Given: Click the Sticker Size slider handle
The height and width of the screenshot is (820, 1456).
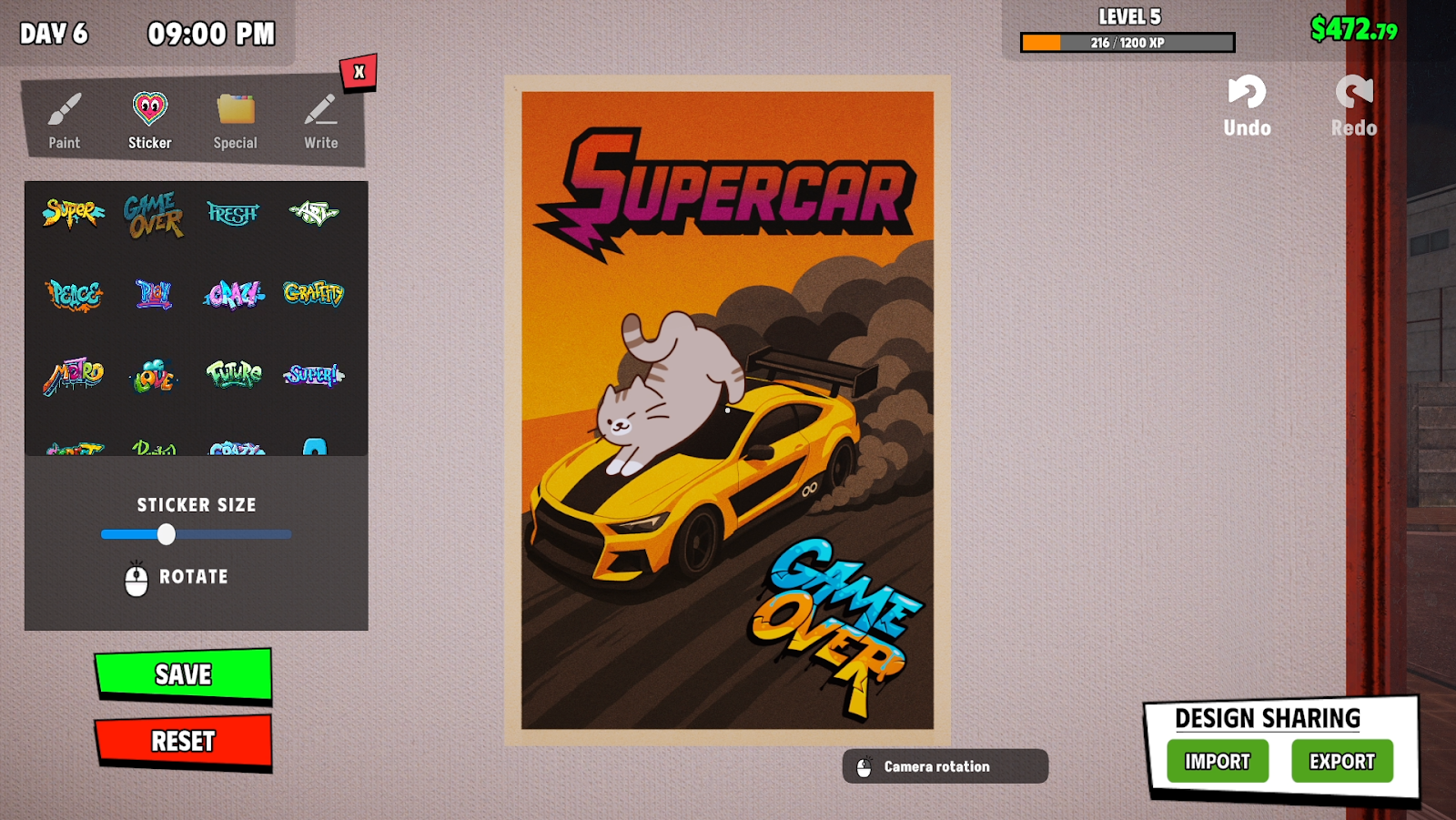Looking at the screenshot, I should [166, 534].
